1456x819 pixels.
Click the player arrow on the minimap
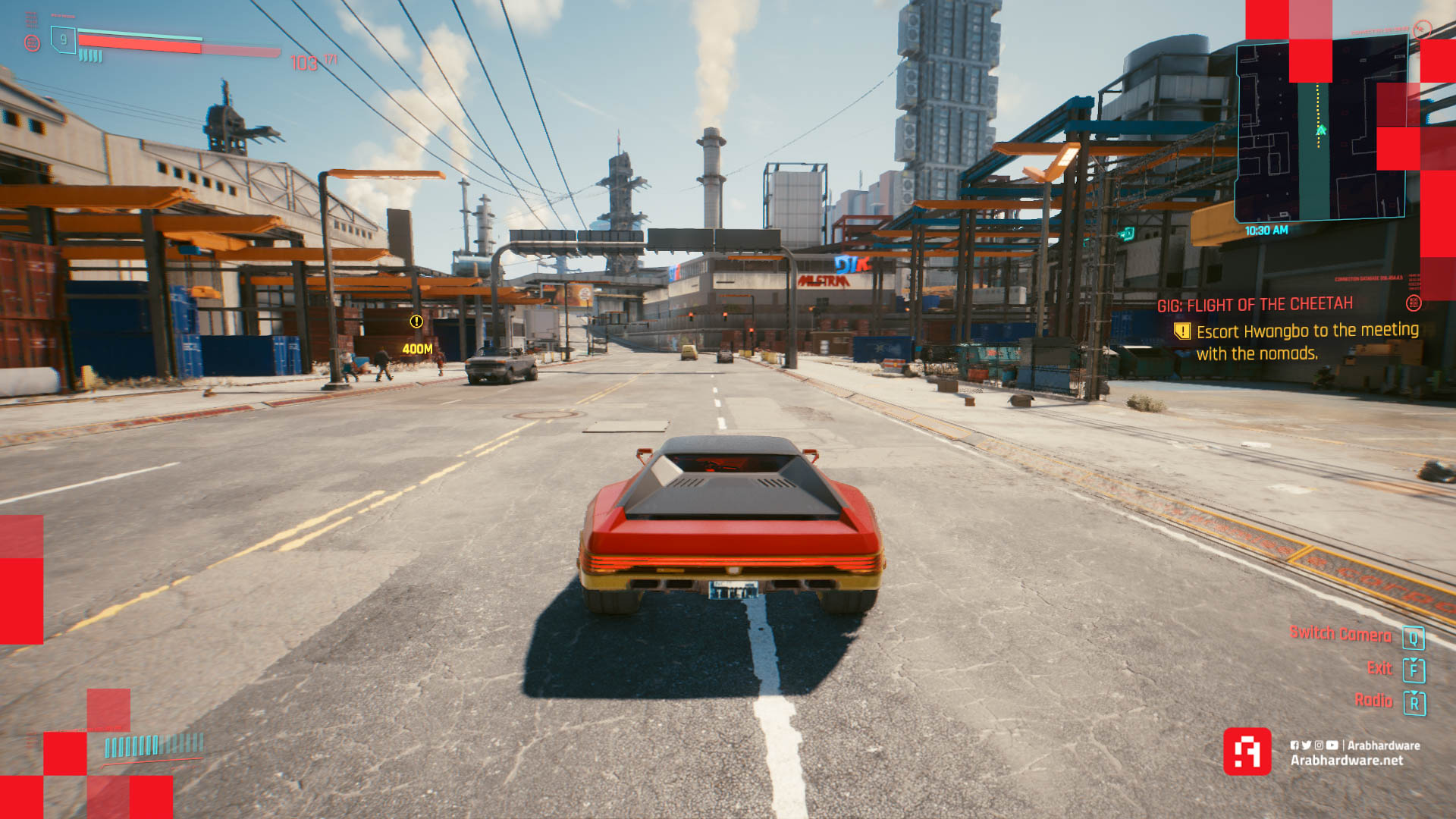click(x=1321, y=130)
